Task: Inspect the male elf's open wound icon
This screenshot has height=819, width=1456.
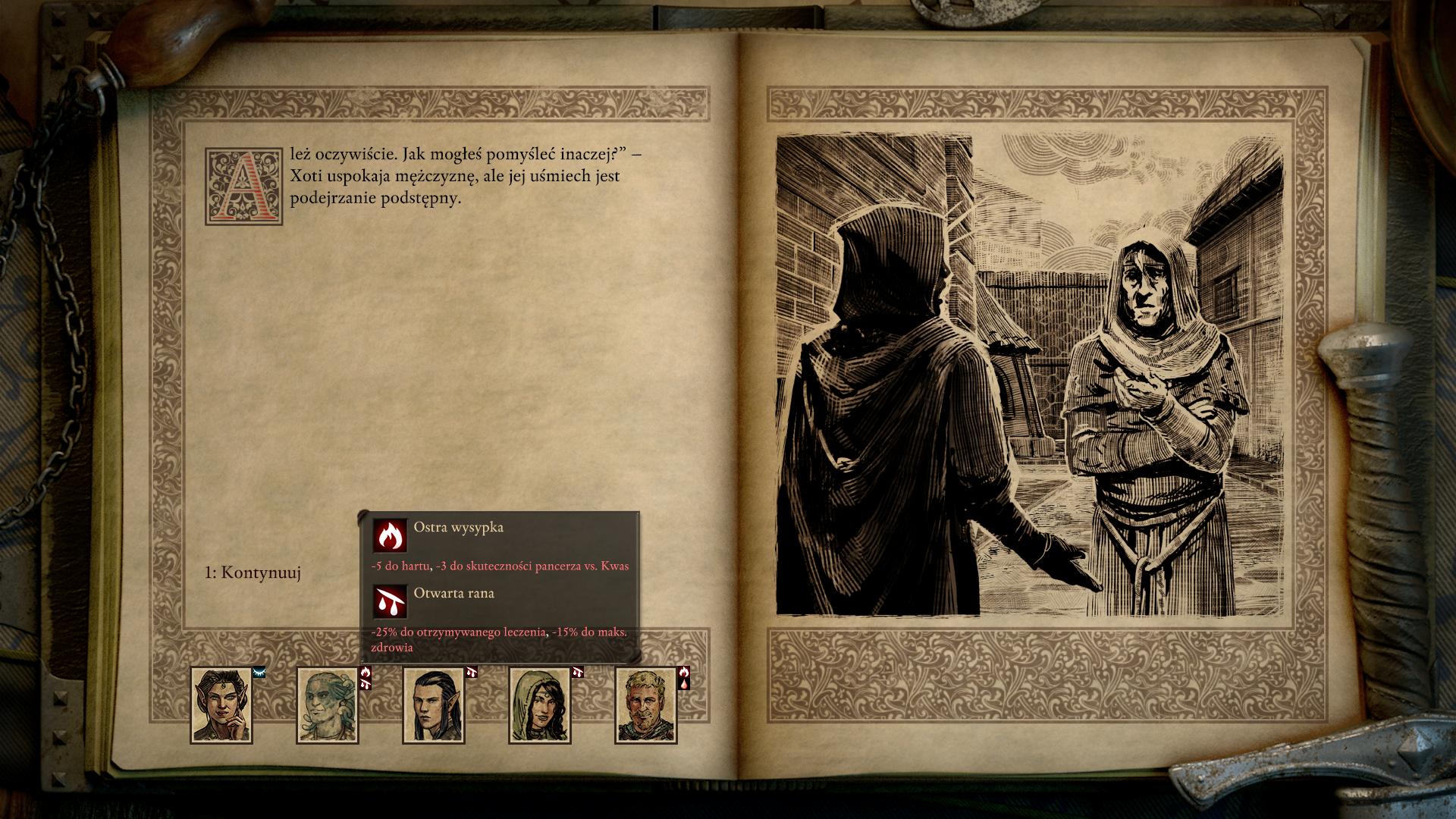Action: tap(472, 673)
